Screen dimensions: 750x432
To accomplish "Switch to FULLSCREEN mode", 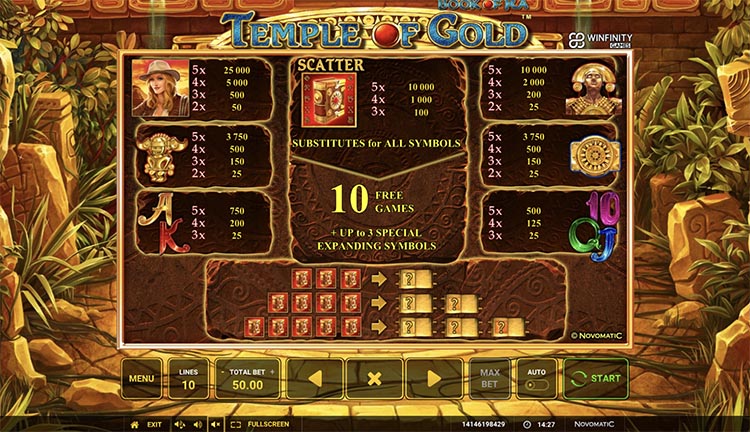I will tap(263, 424).
